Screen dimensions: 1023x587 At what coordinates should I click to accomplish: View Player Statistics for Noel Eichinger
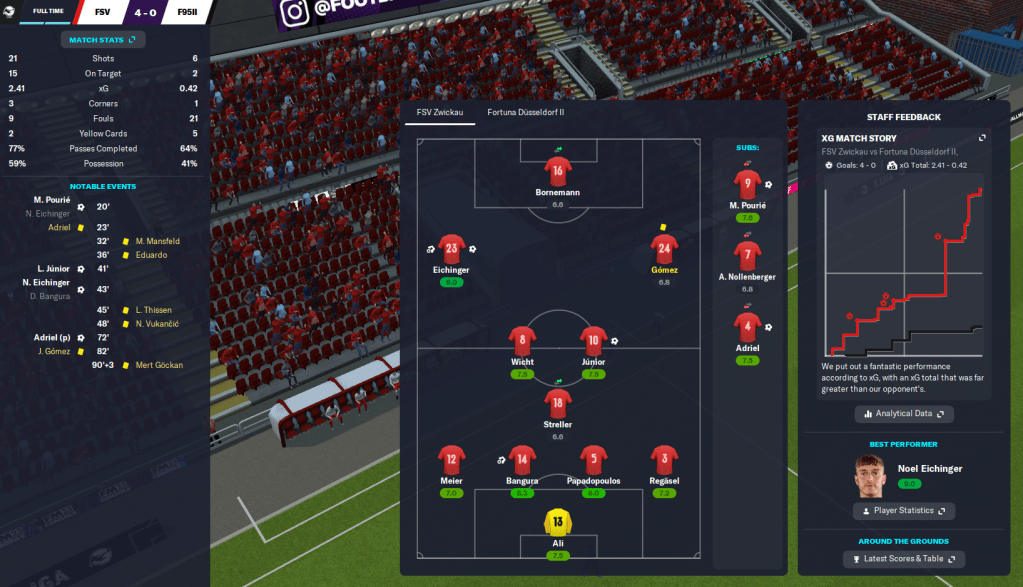pos(904,511)
